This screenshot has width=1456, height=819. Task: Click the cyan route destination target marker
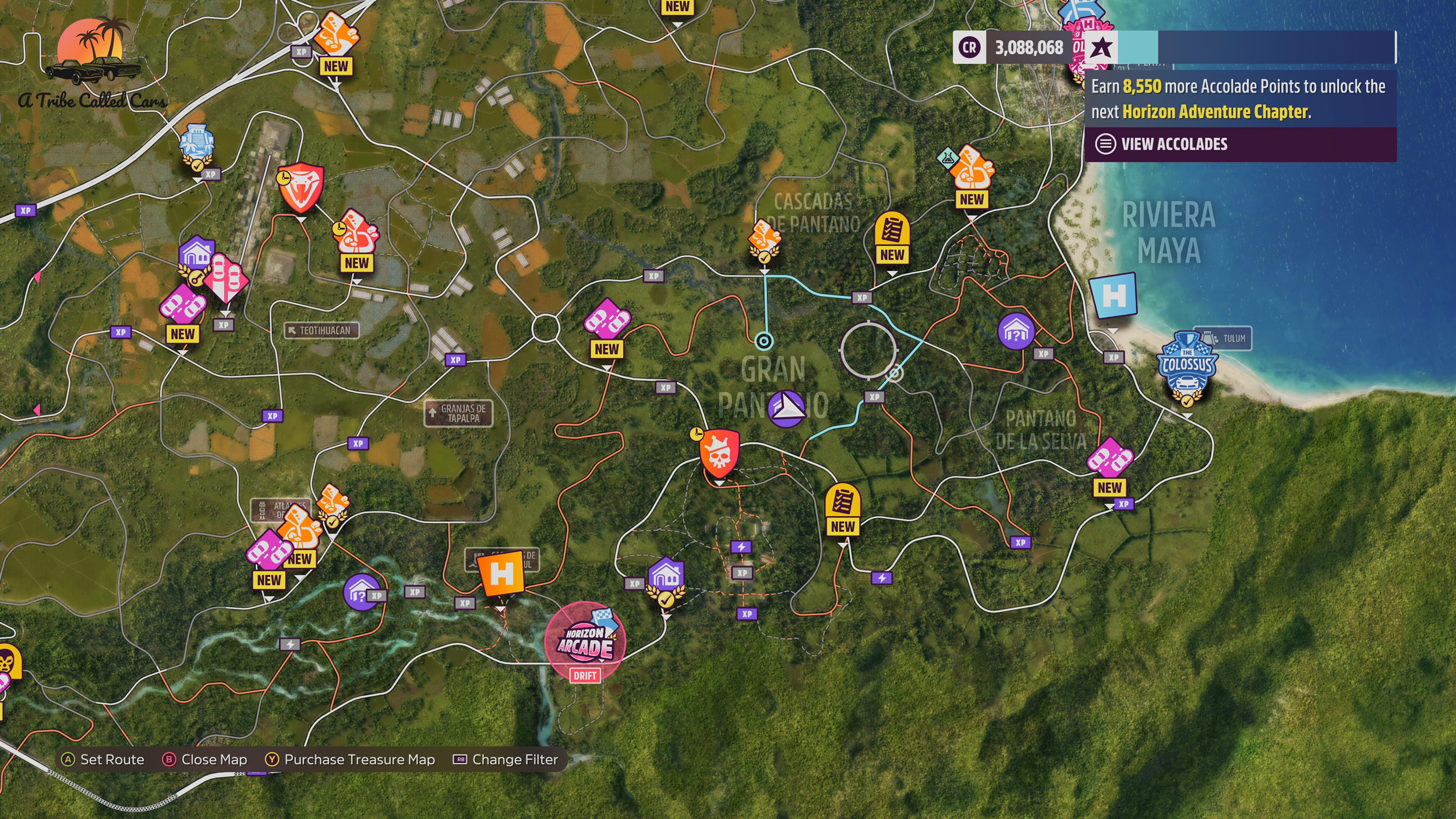tap(764, 341)
